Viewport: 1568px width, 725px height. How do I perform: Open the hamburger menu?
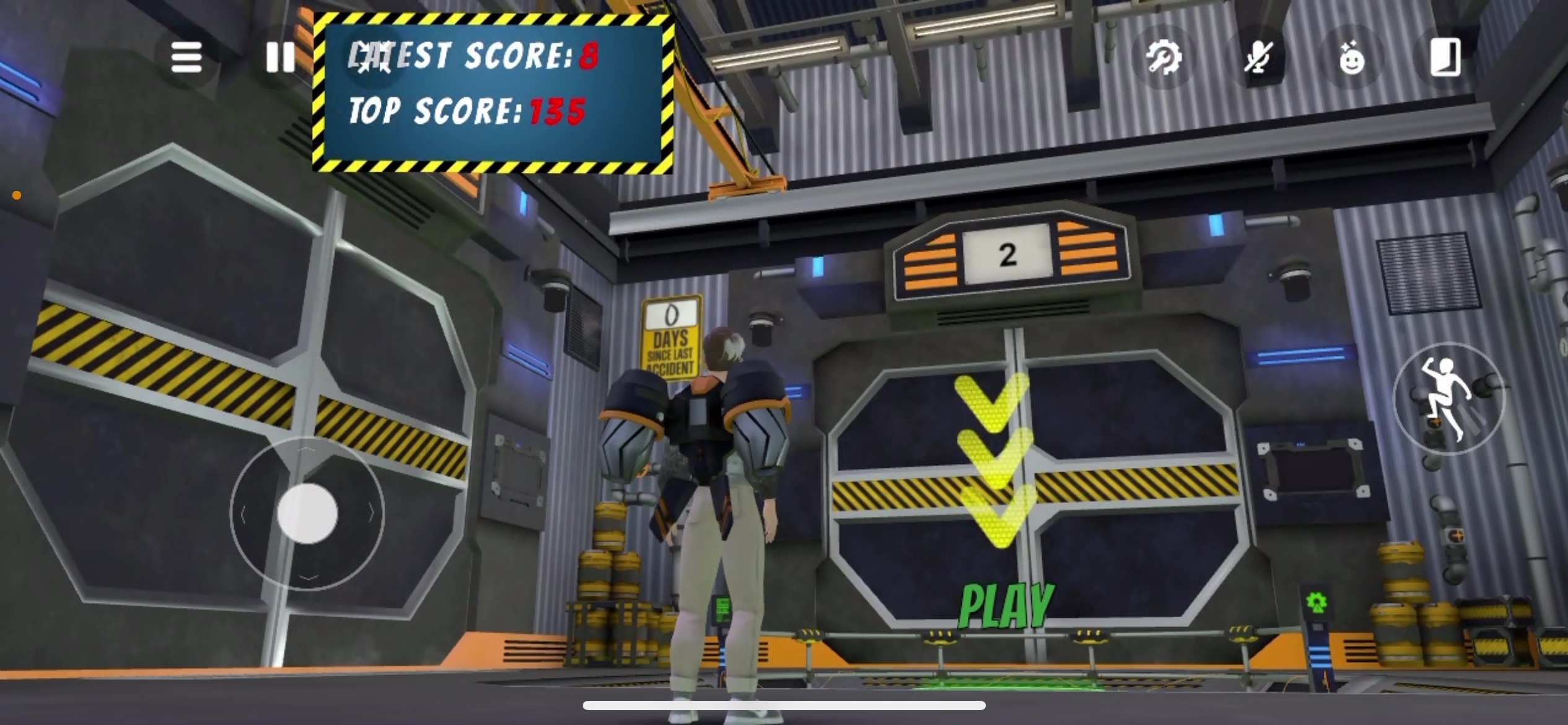(x=186, y=57)
